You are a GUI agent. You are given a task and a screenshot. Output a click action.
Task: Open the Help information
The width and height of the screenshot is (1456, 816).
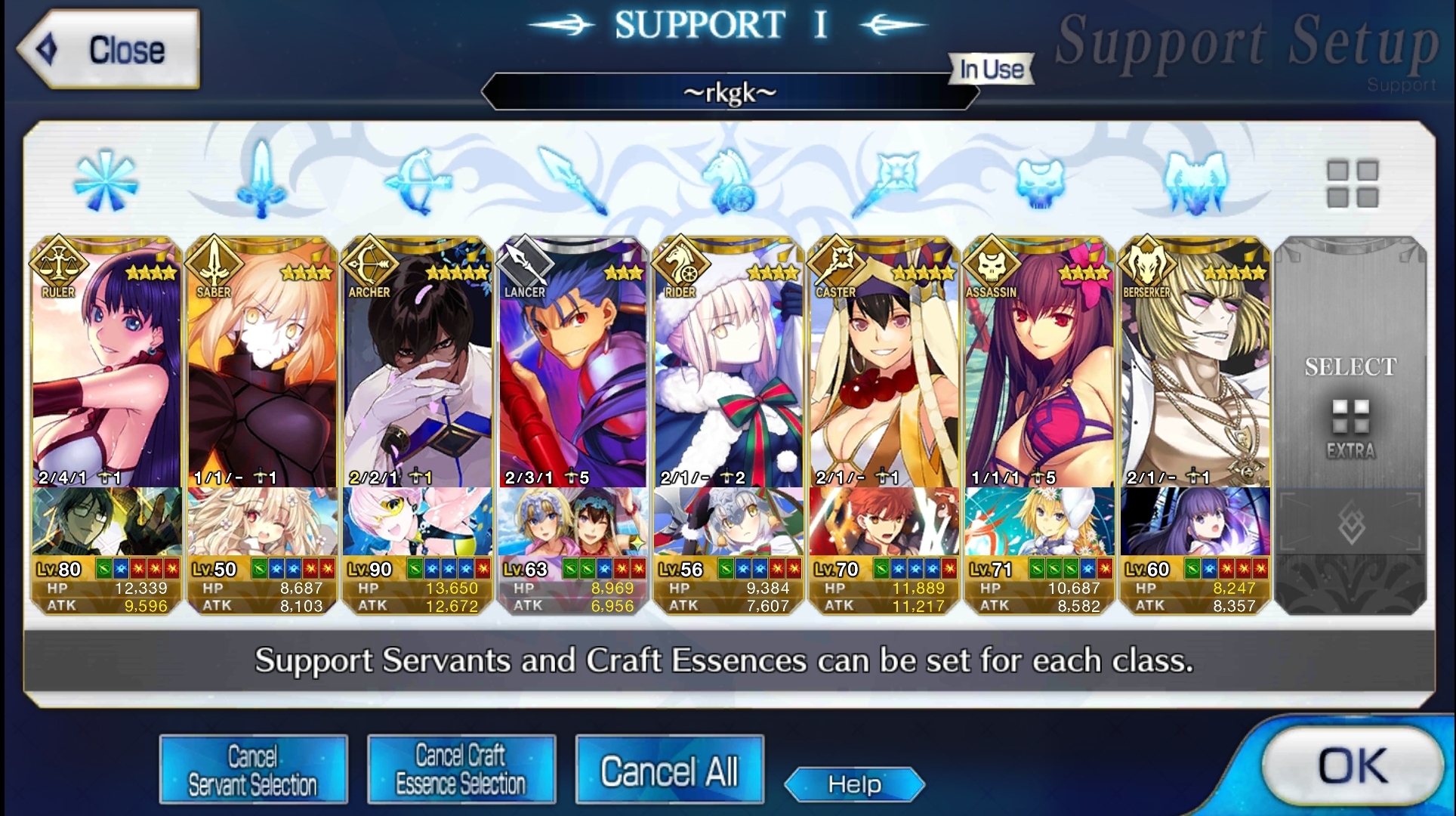pyautogui.click(x=854, y=784)
